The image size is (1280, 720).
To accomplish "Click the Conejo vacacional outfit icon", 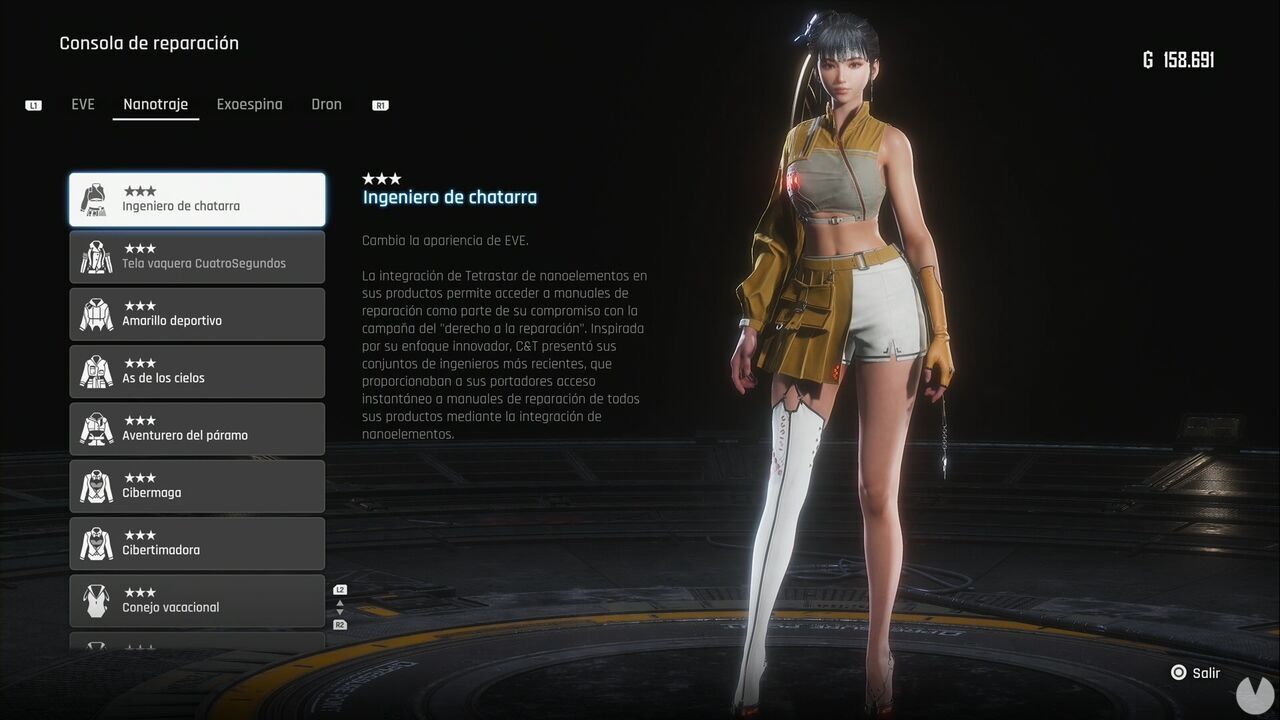I will pos(95,600).
